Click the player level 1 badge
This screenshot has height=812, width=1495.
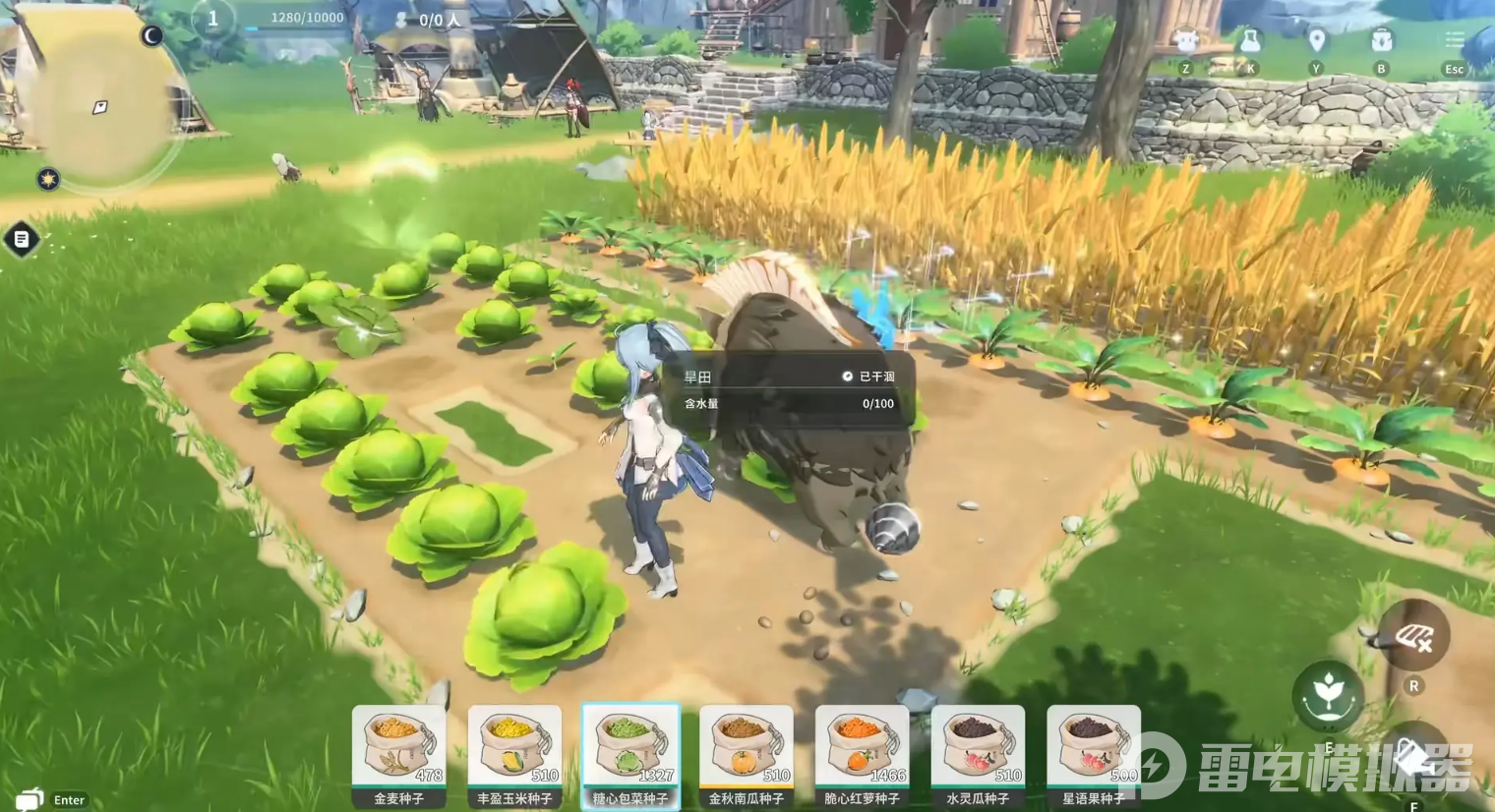click(x=212, y=19)
